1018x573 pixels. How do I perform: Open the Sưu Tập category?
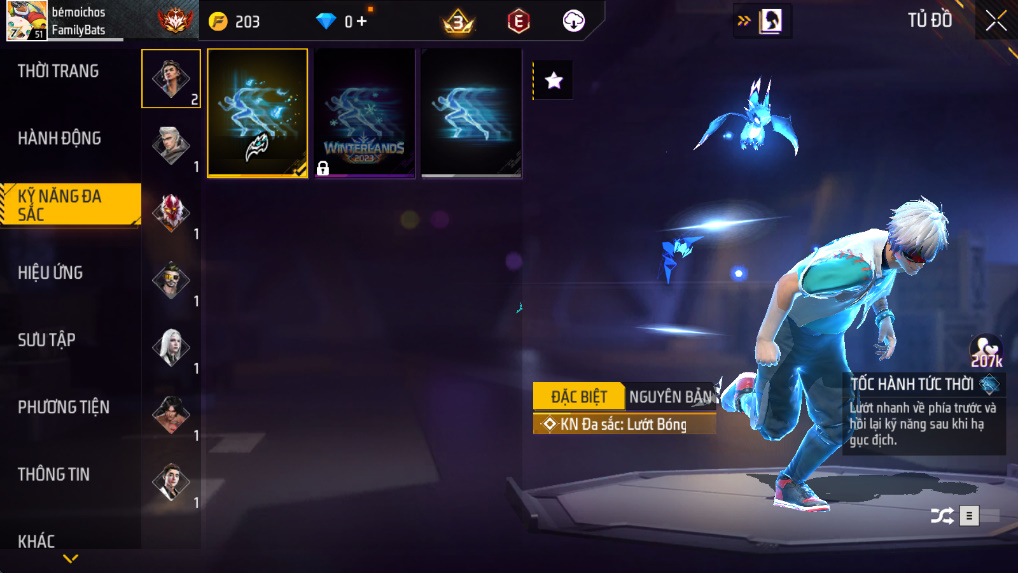point(47,340)
